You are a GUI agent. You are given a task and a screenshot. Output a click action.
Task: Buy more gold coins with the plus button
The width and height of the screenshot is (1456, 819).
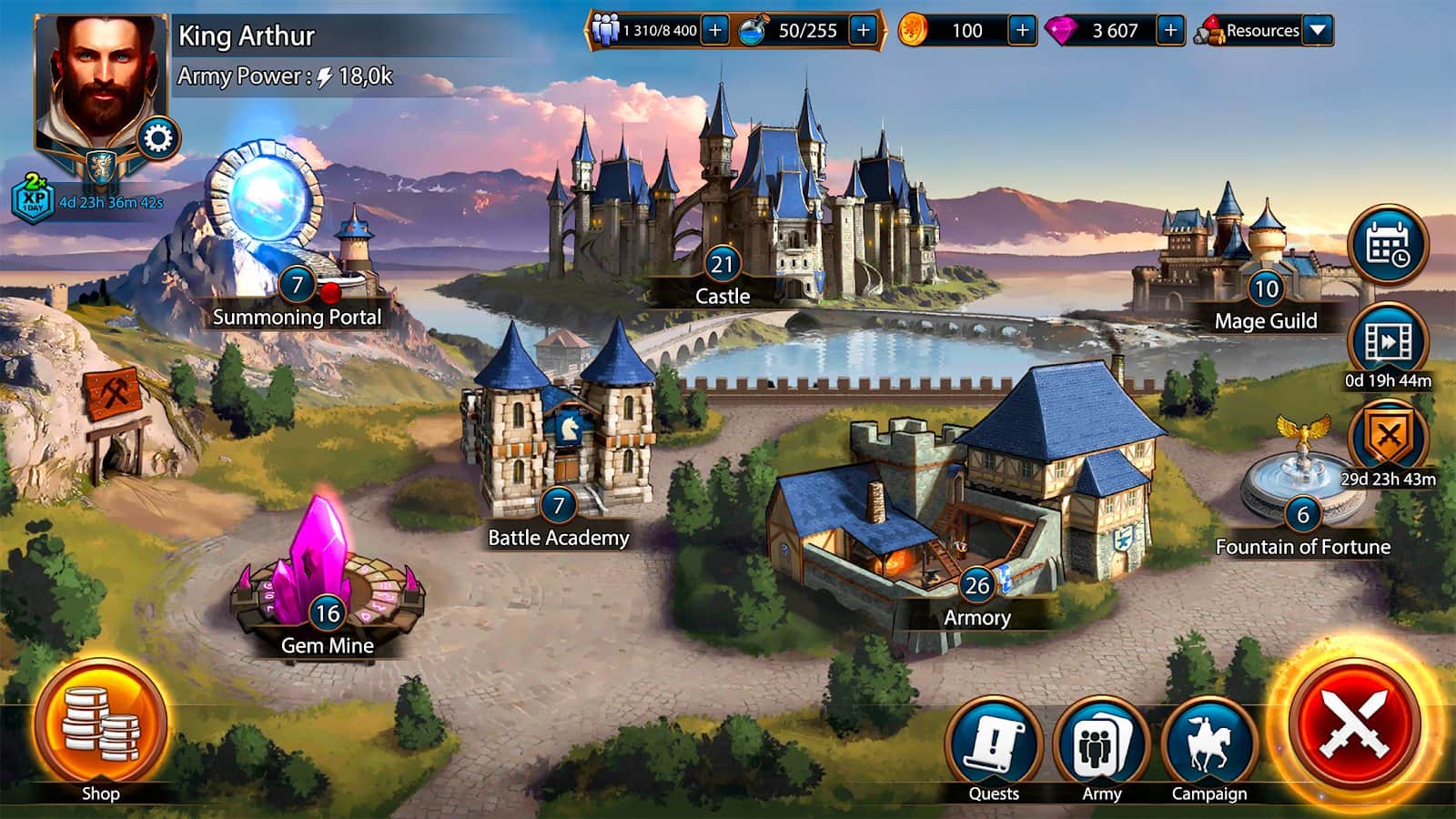click(x=1022, y=31)
